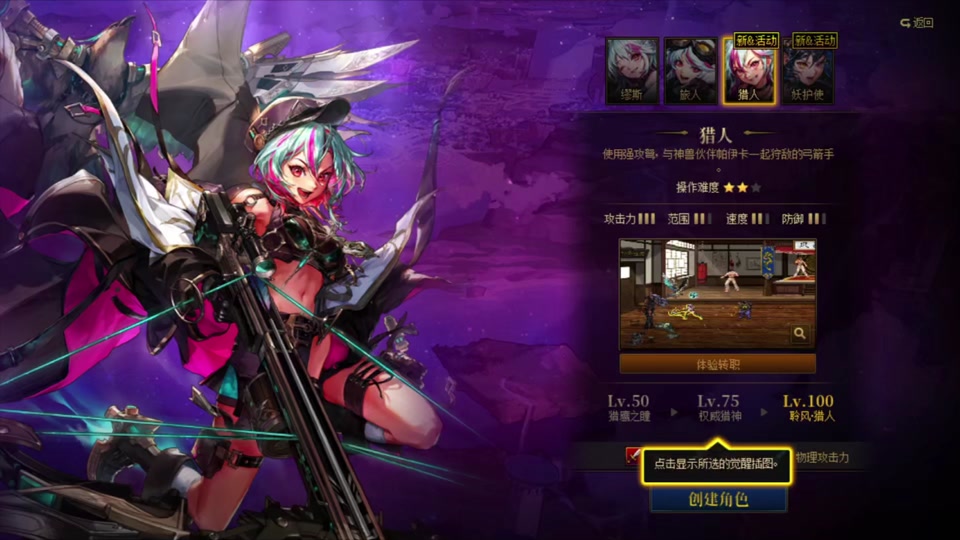Select the 缪斯 class portrait
Image resolution: width=960 pixels, height=540 pixels.
point(632,71)
